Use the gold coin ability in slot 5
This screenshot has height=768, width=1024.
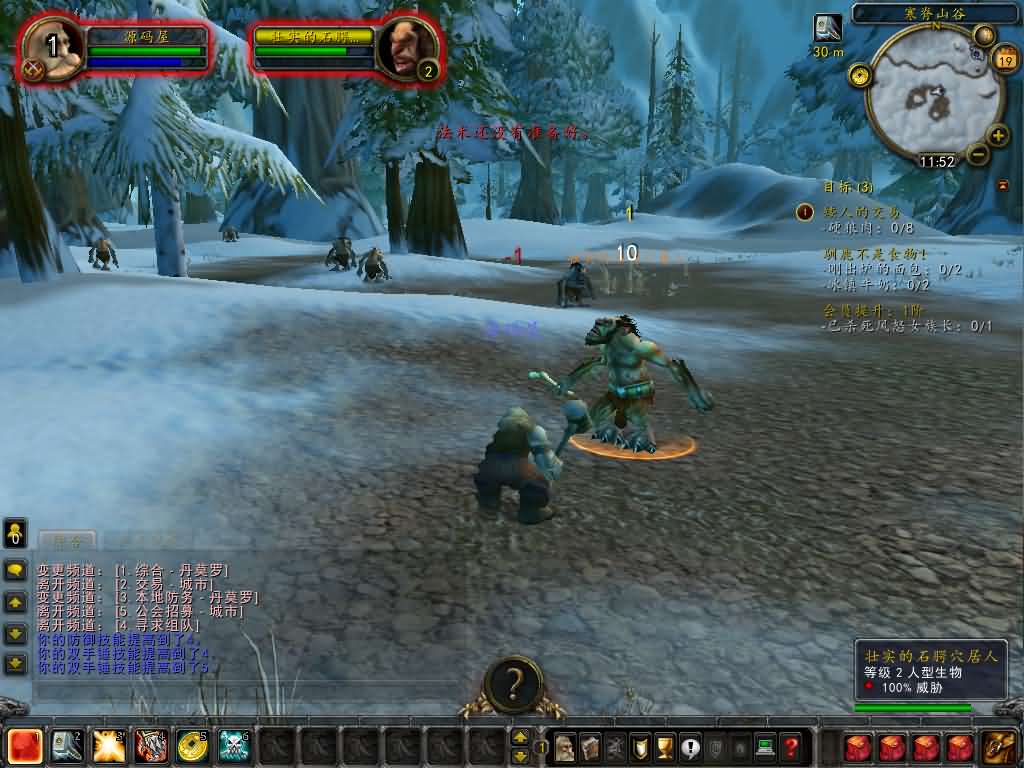tap(192, 746)
